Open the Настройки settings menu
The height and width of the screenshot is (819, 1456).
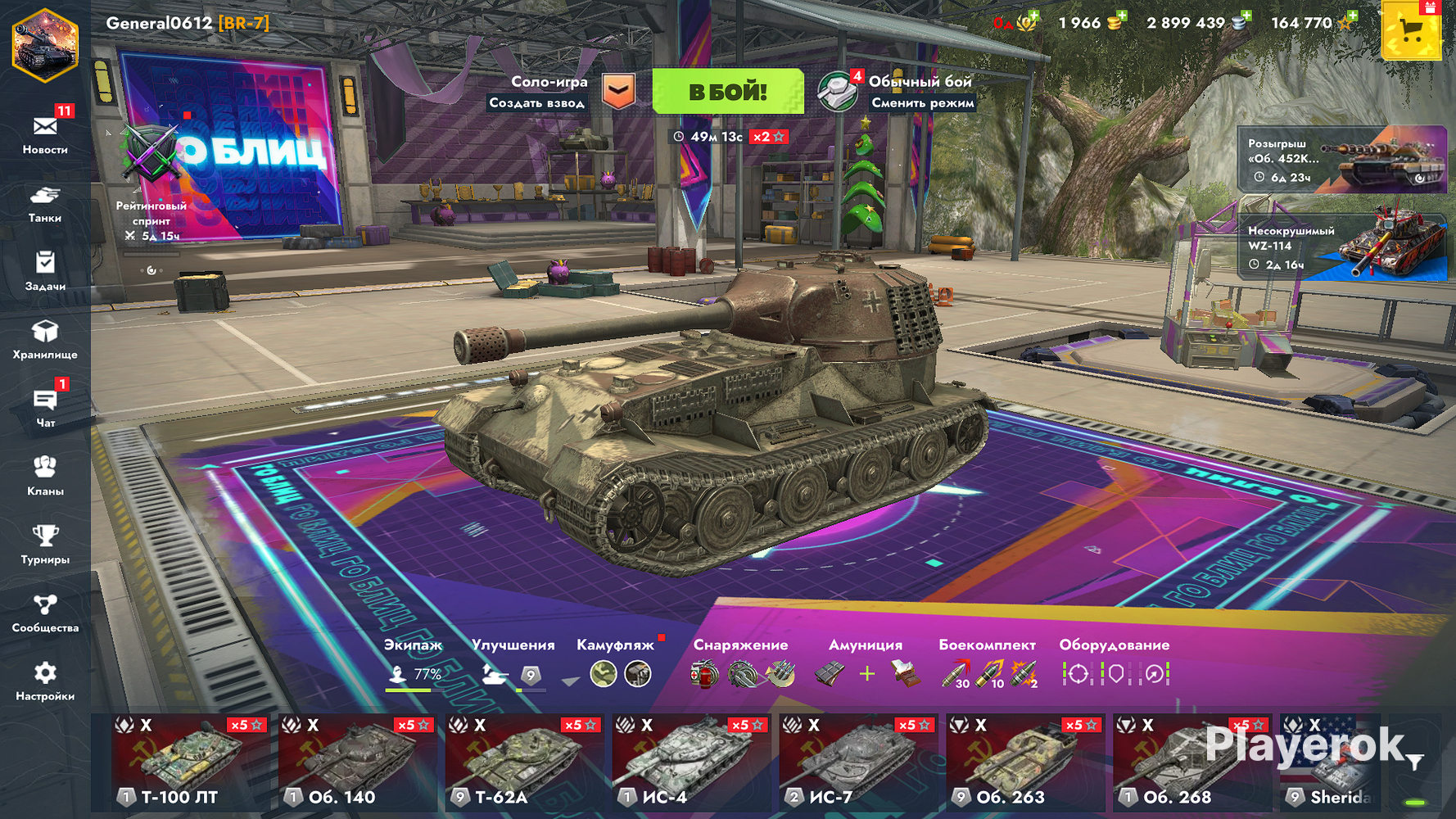(45, 681)
